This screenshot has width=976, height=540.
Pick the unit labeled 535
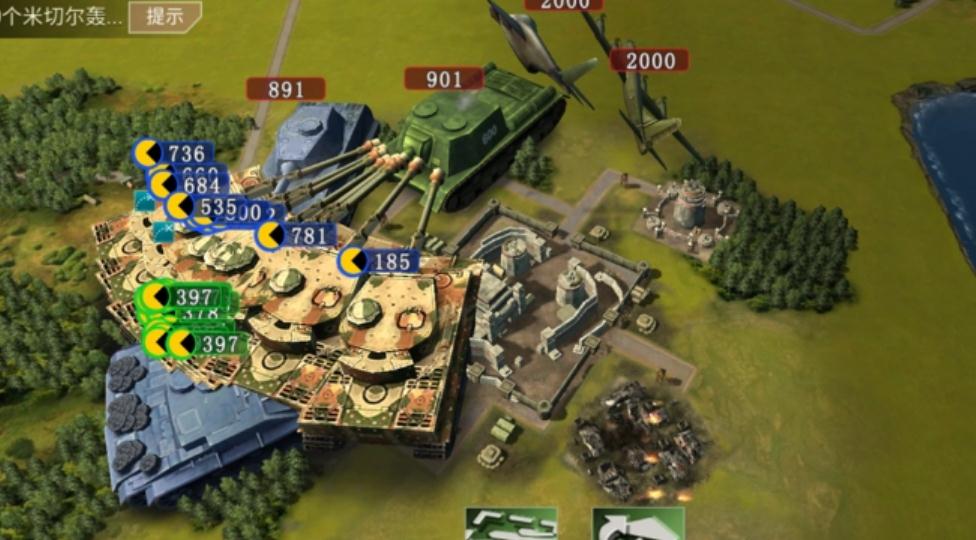(x=207, y=207)
